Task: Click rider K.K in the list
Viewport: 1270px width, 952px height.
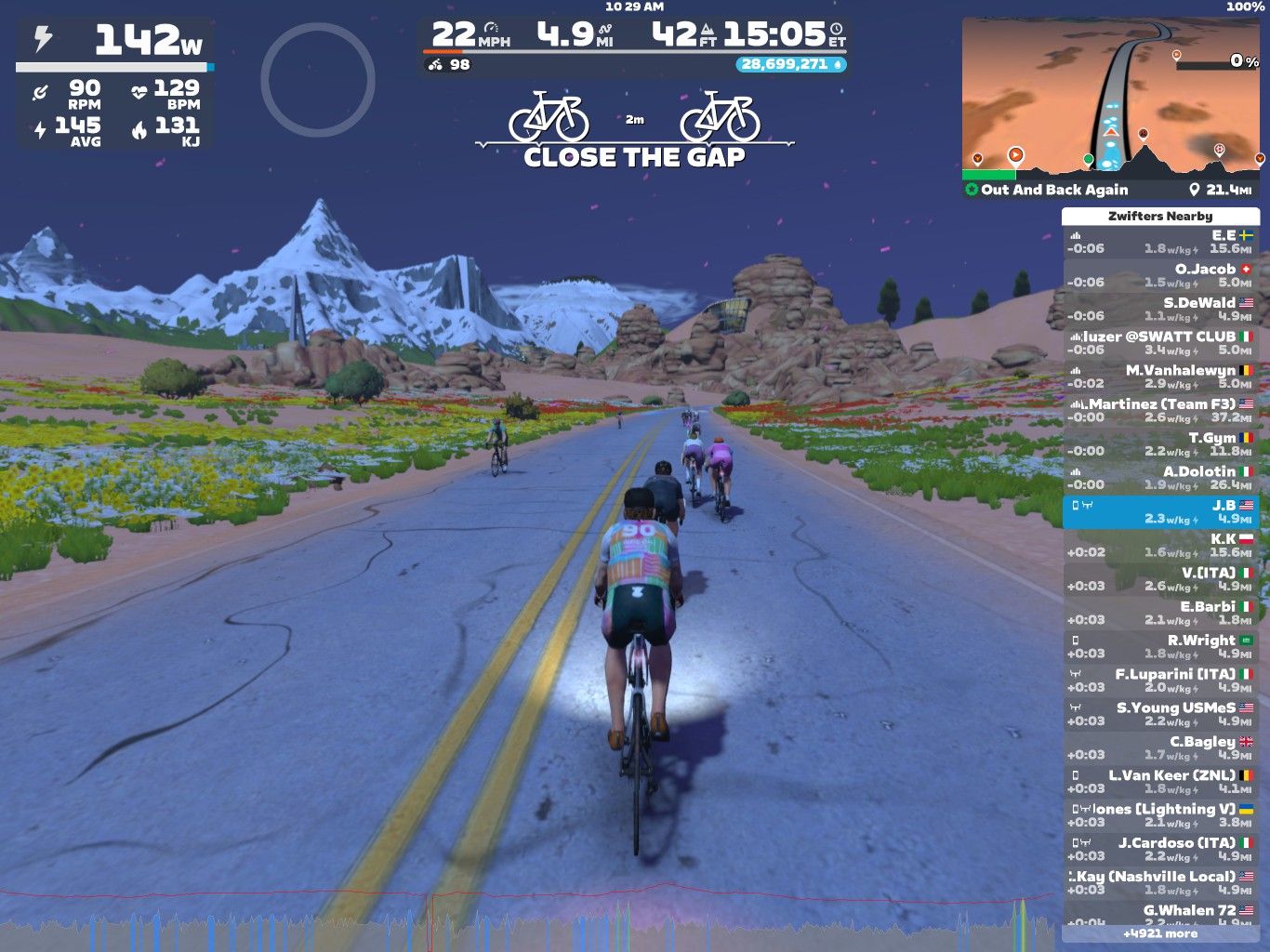Action: tap(1160, 546)
